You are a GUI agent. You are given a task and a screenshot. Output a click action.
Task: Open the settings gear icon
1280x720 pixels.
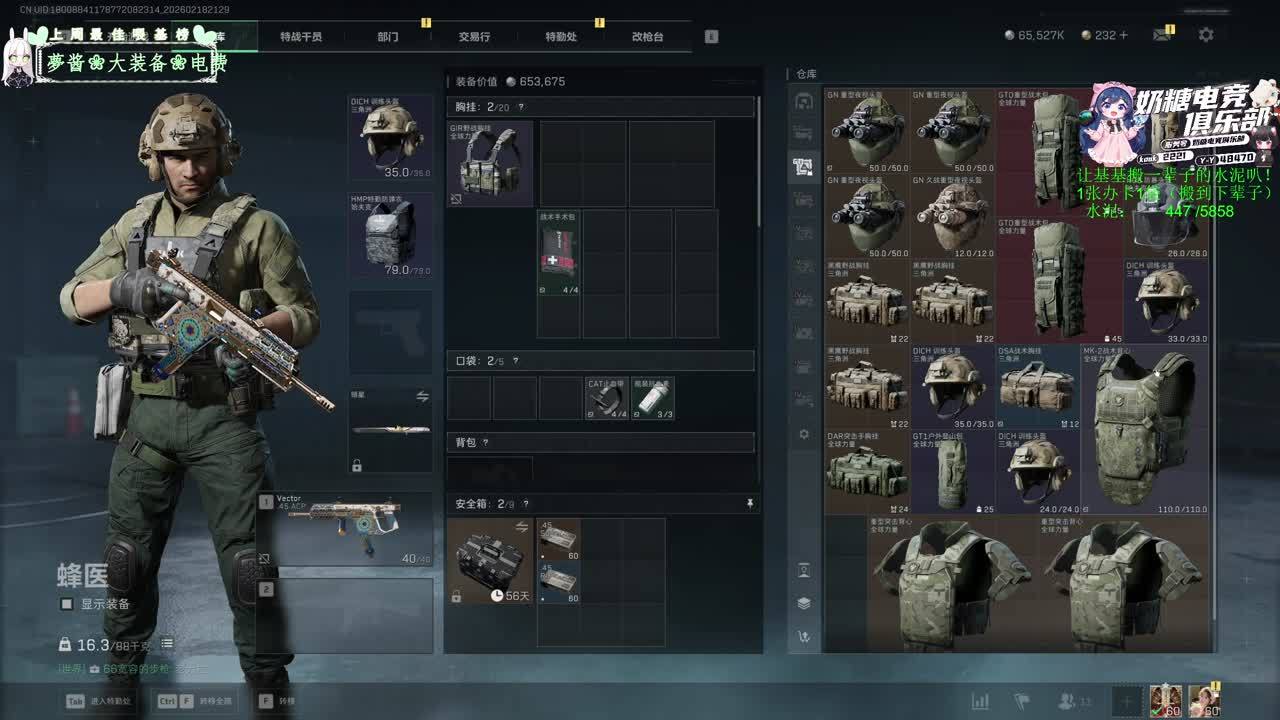pyautogui.click(x=1206, y=35)
